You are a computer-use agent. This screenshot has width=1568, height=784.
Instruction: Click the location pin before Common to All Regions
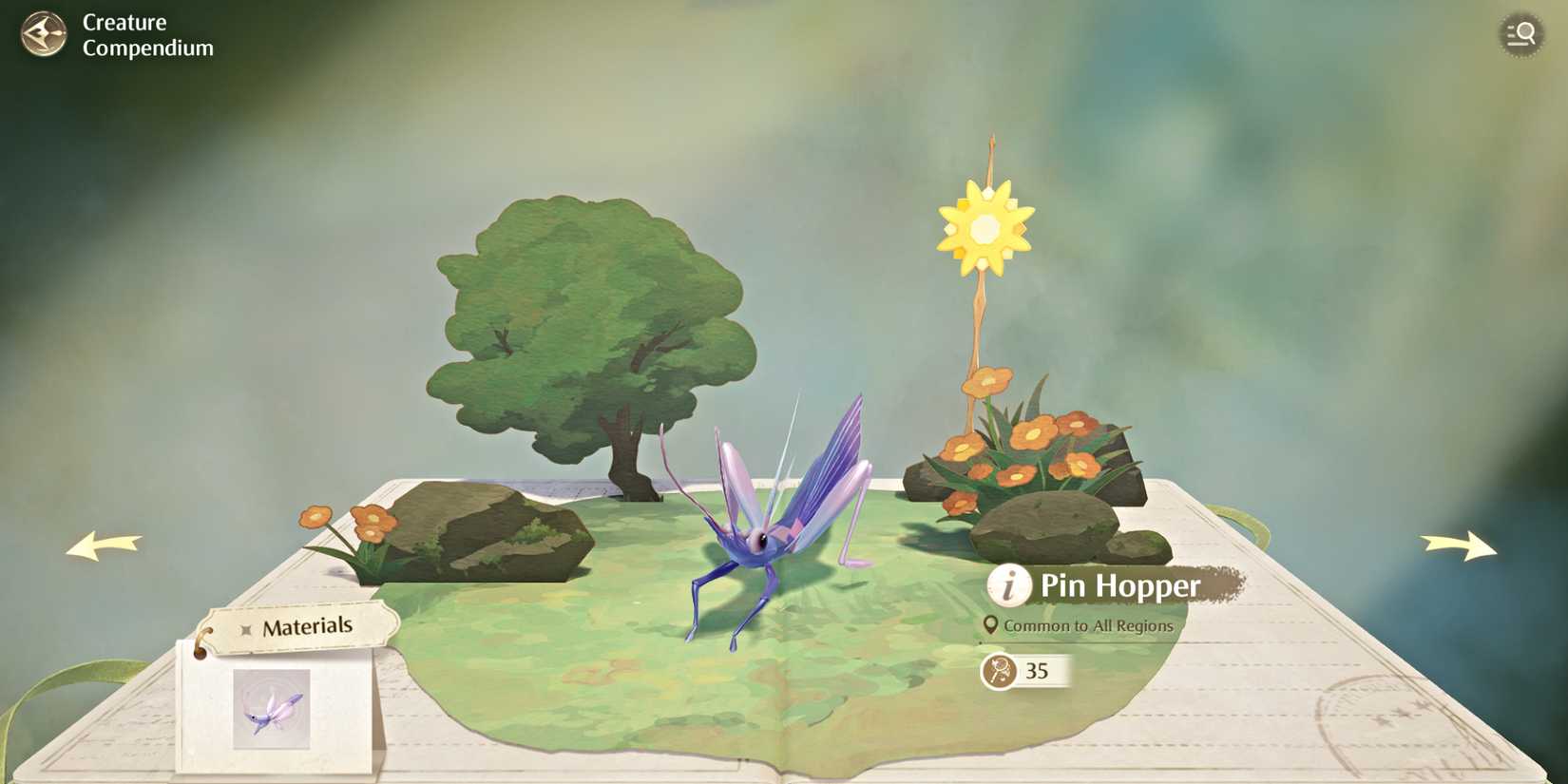click(x=991, y=626)
